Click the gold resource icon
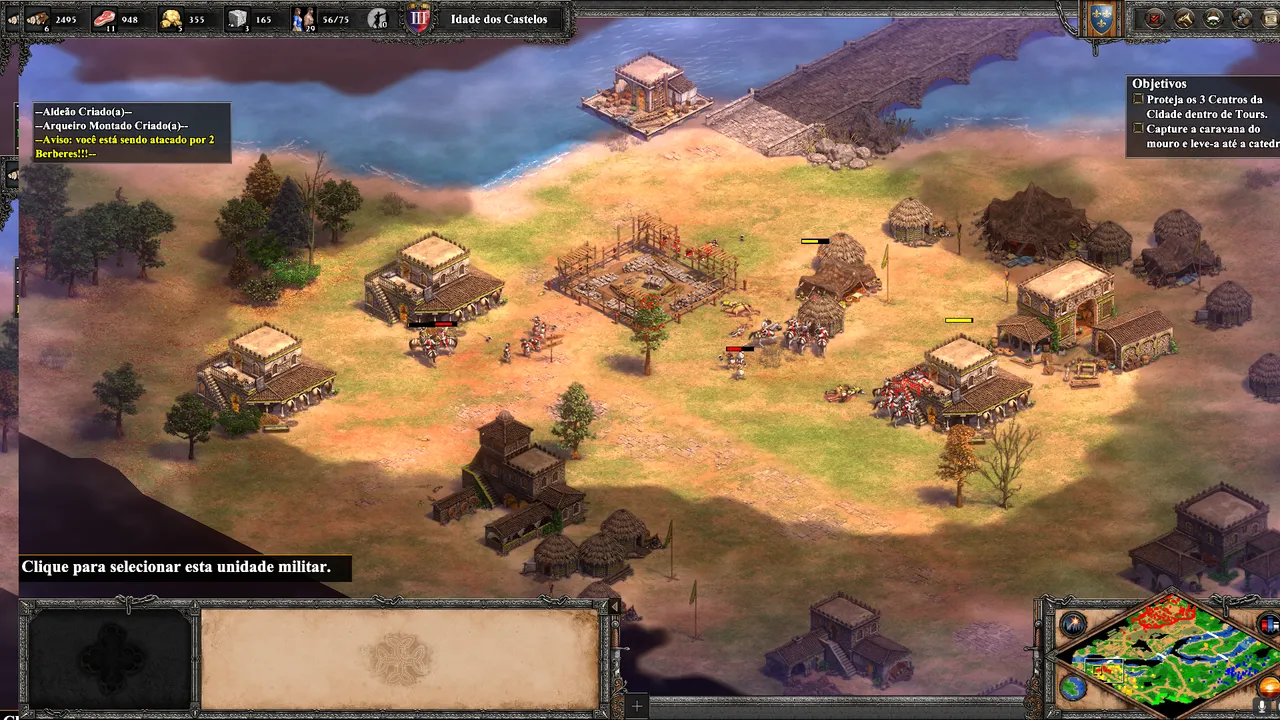 click(x=171, y=19)
